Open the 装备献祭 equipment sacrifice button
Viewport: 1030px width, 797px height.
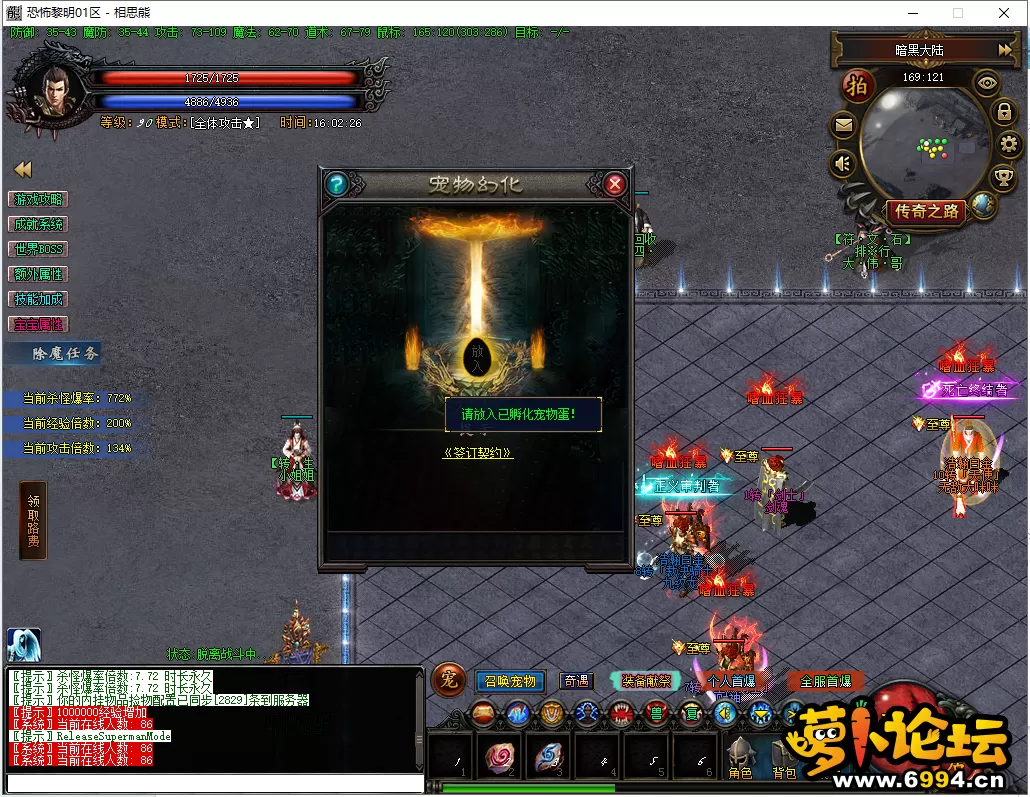click(x=647, y=681)
